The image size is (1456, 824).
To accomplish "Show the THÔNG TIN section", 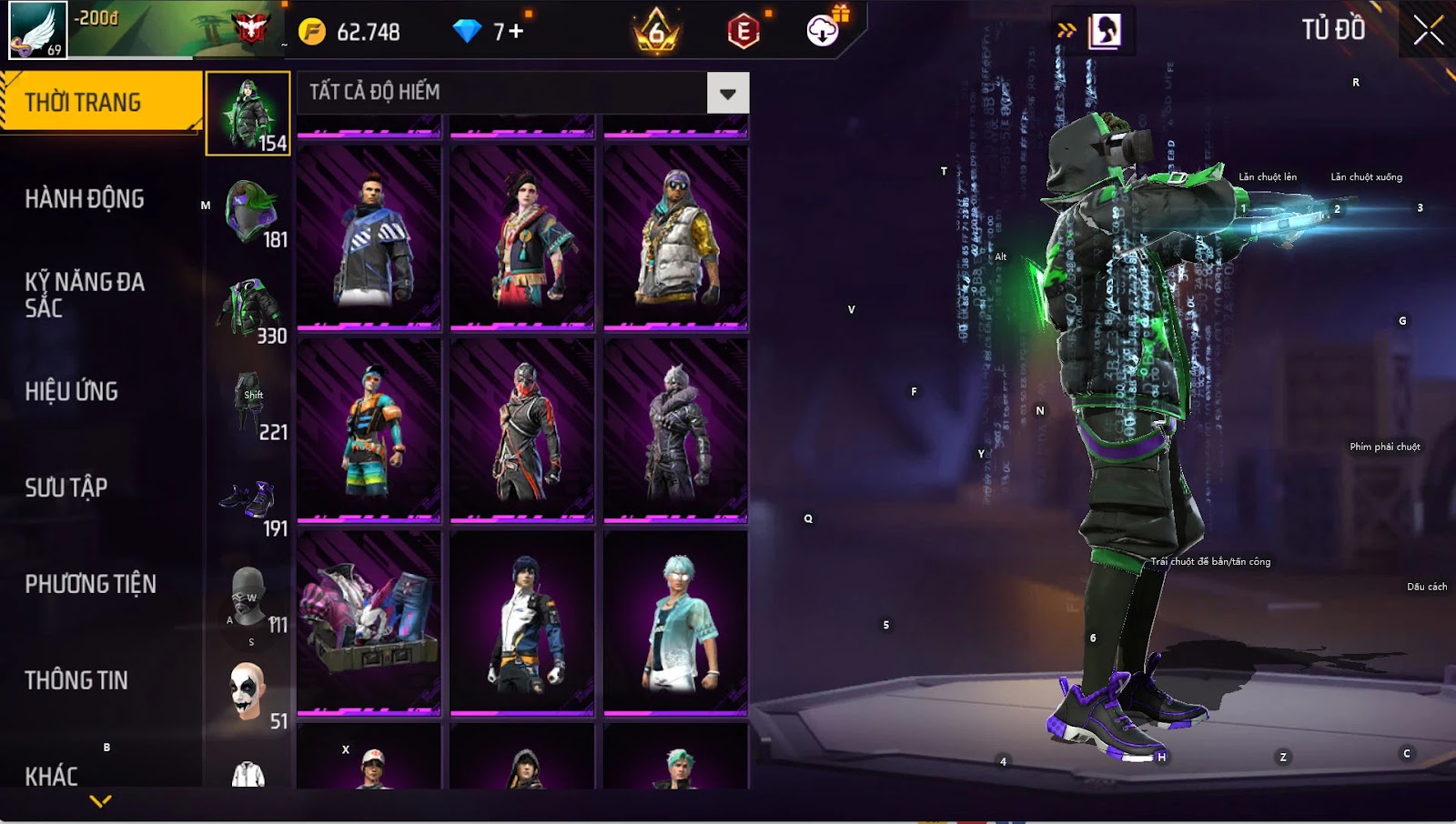I will pos(76,680).
